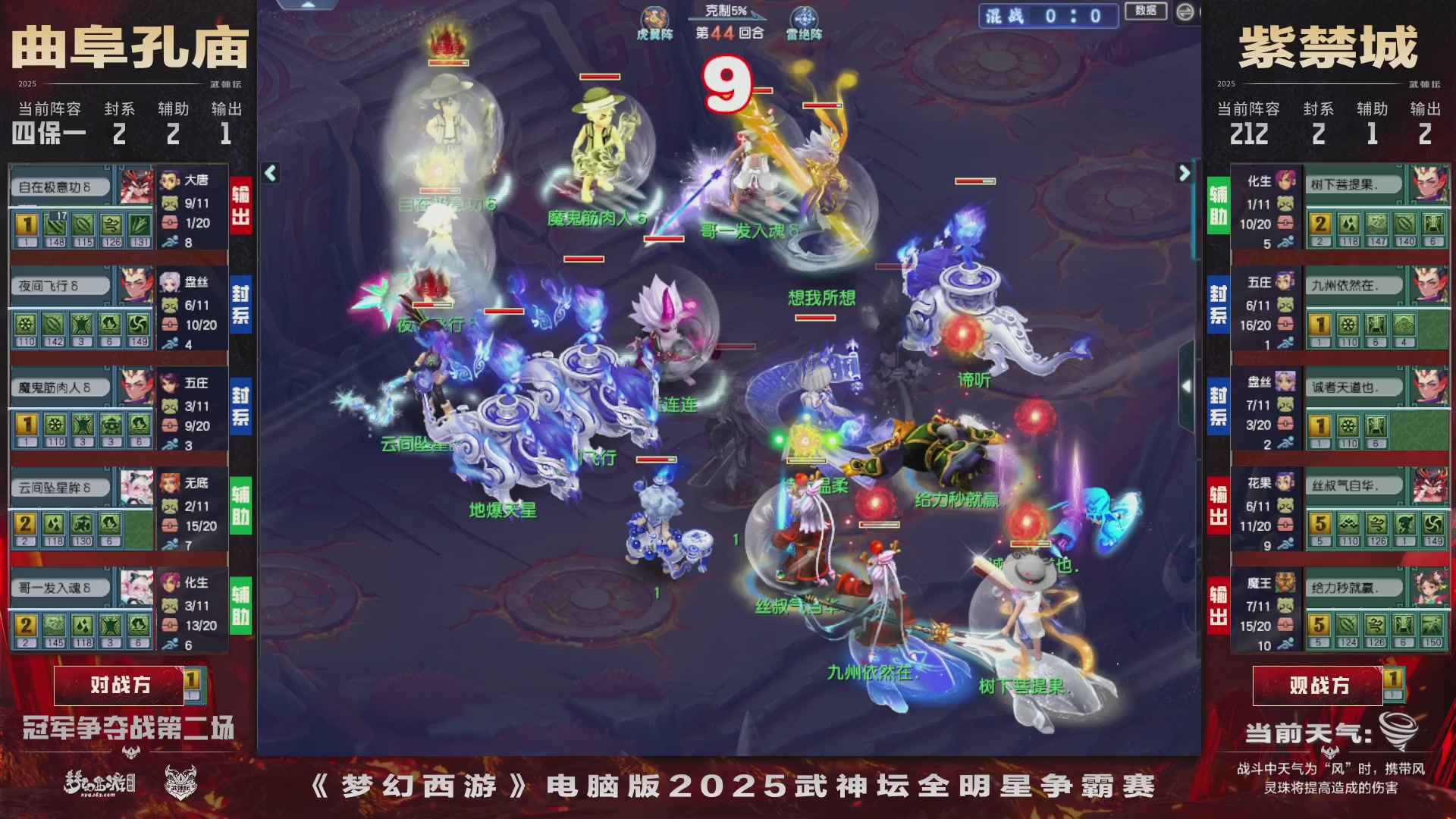
Task: Select the red 输出 label tab
Action: pyautogui.click(x=241, y=205)
